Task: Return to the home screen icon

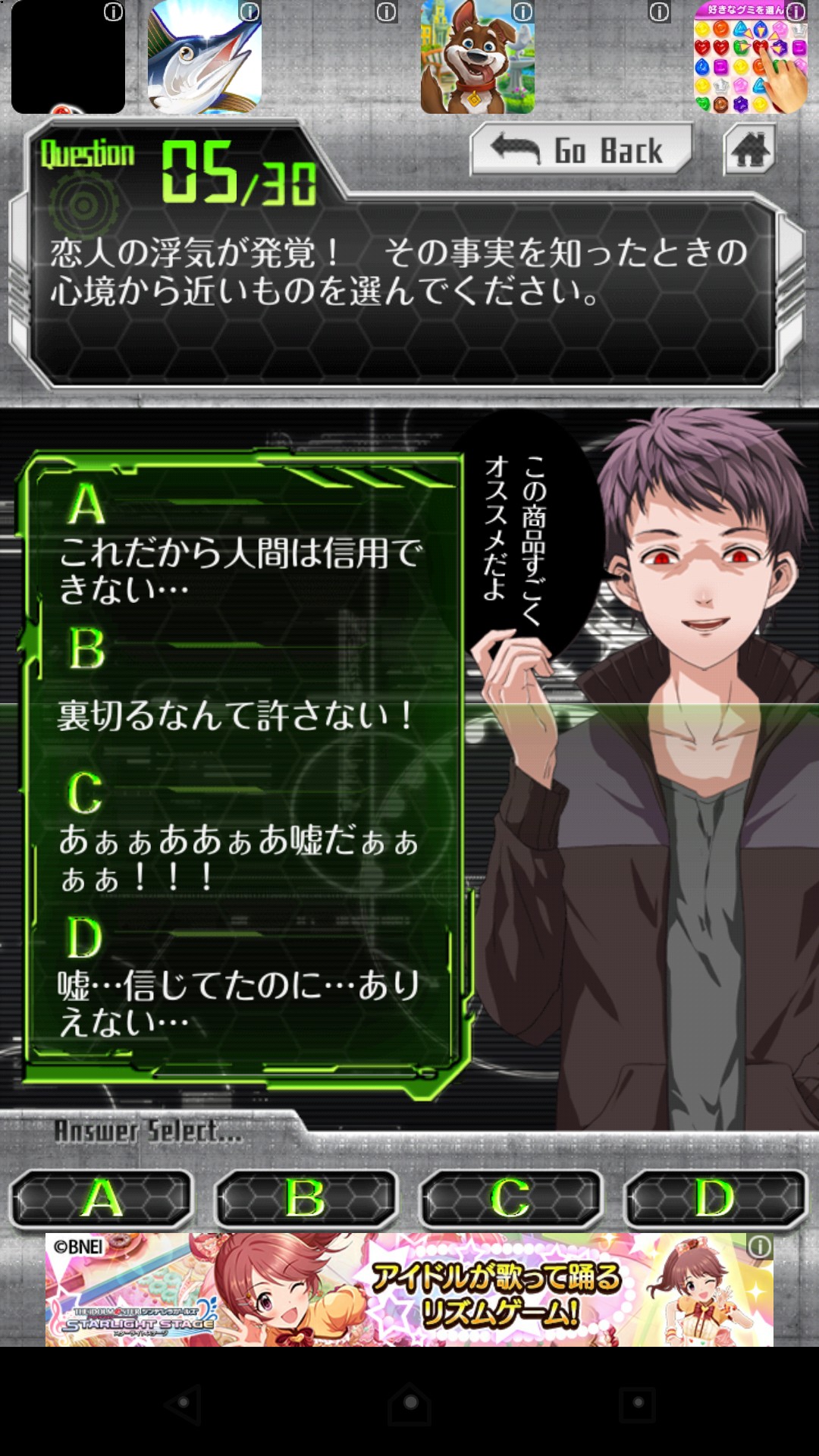Action: (x=749, y=149)
